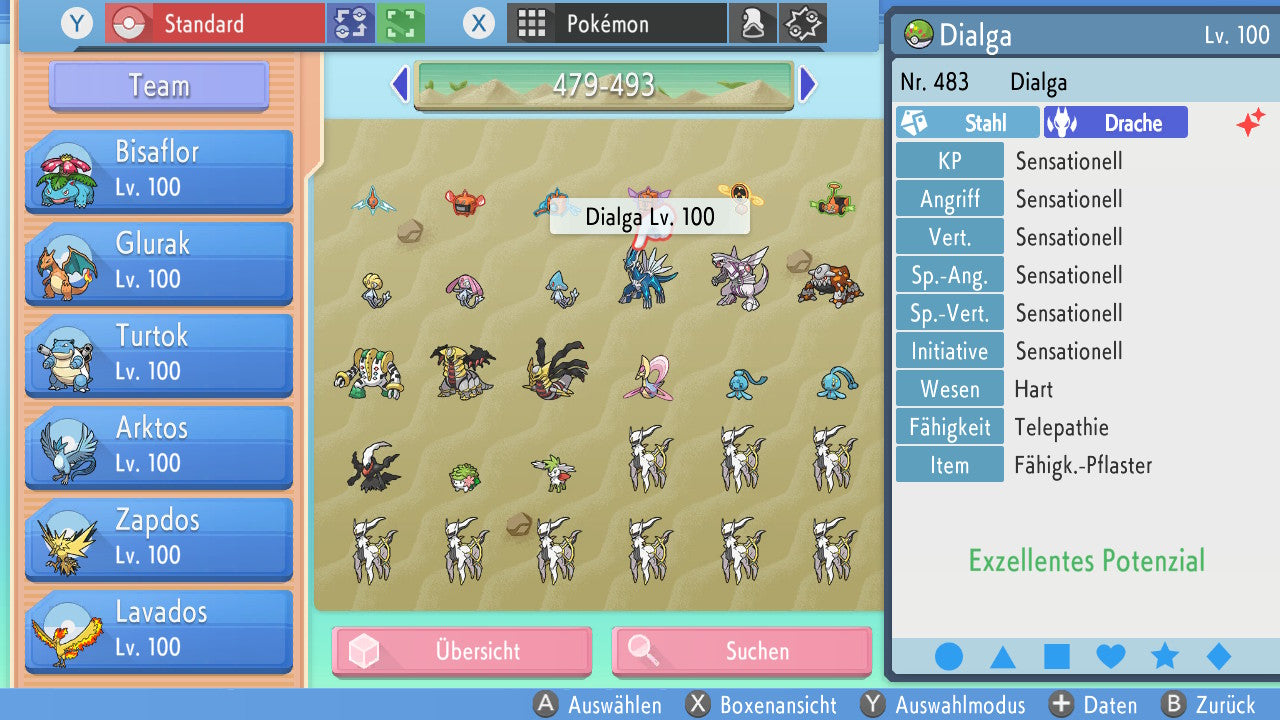Open the 479-493 box title banner

pos(604,84)
